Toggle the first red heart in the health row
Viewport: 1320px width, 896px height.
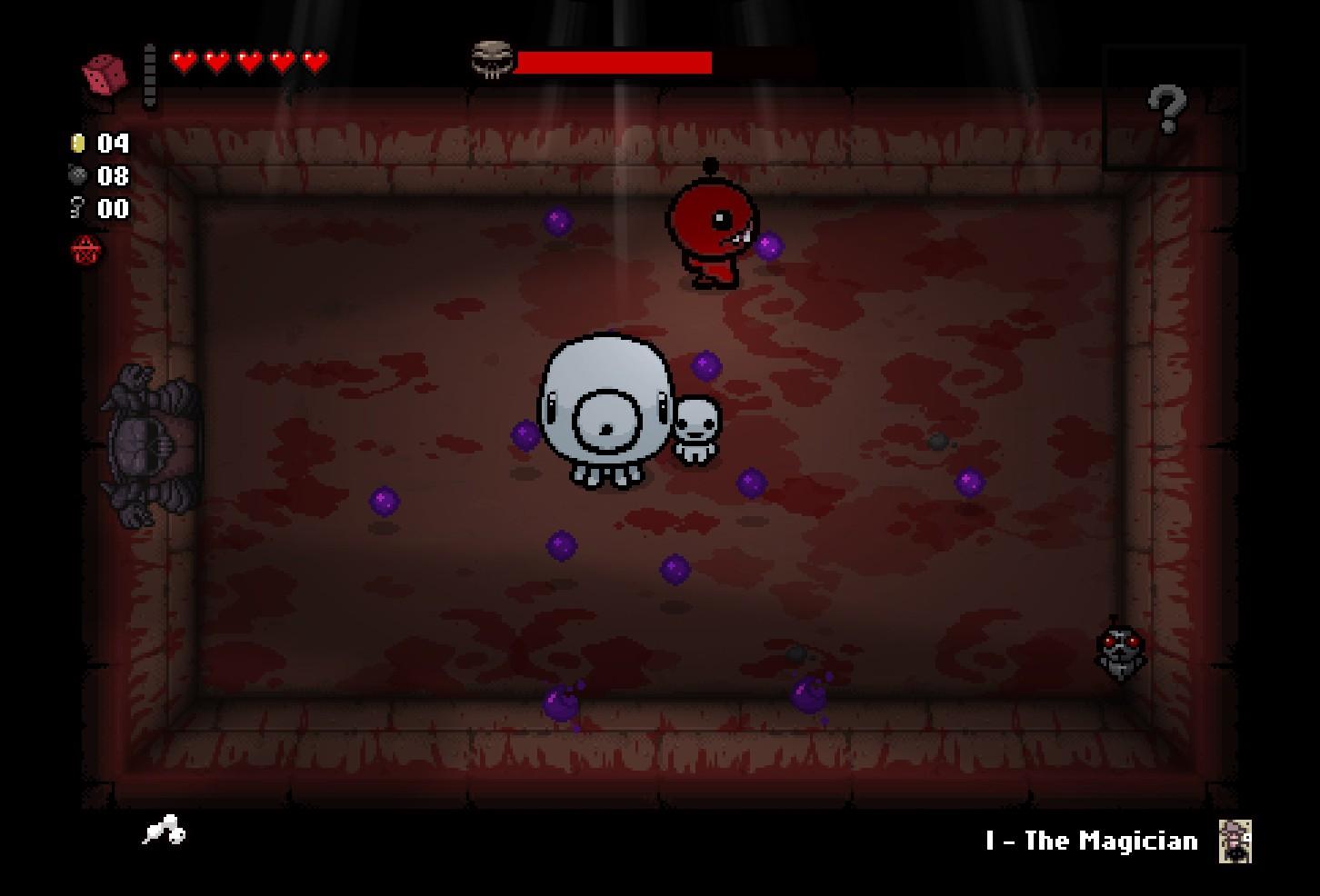(x=182, y=62)
